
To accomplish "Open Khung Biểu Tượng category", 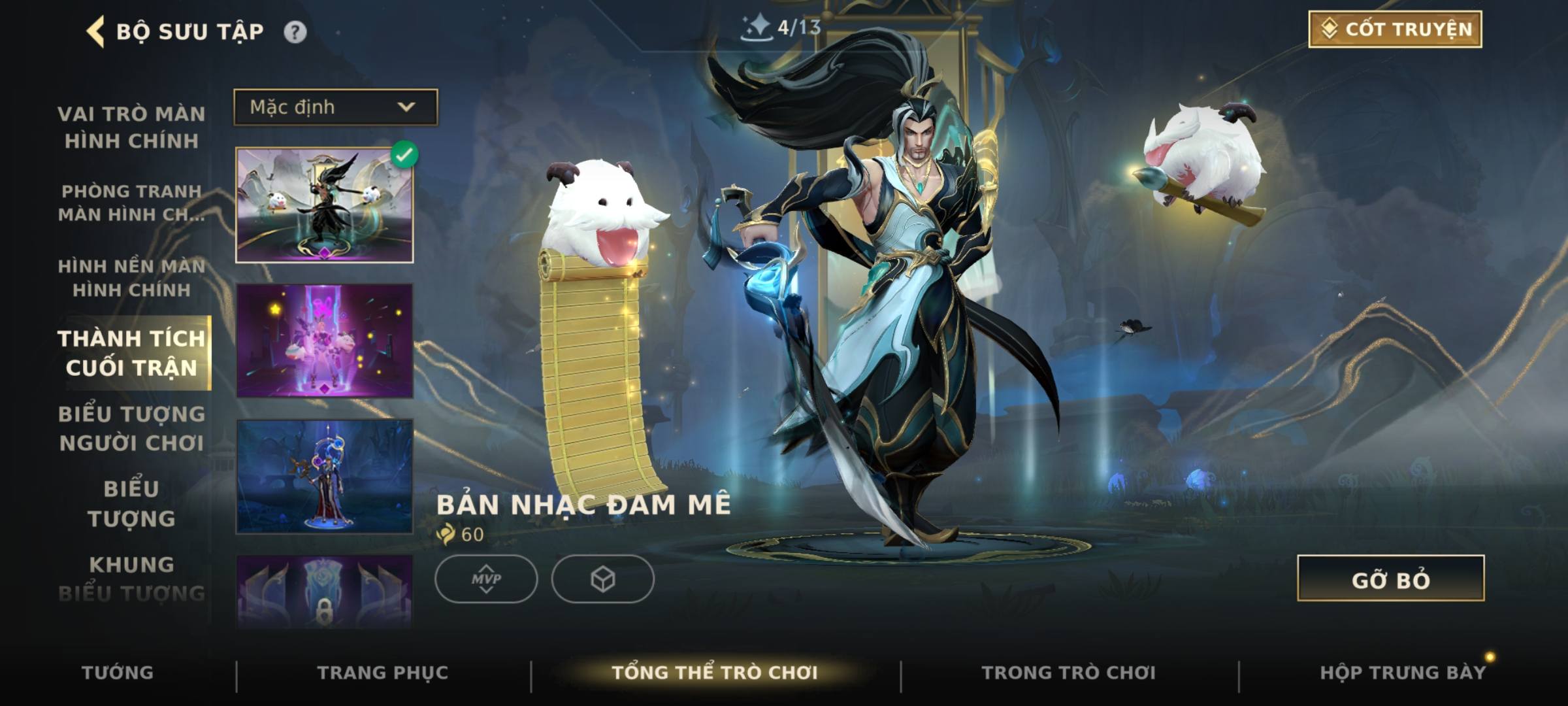I will (131, 579).
